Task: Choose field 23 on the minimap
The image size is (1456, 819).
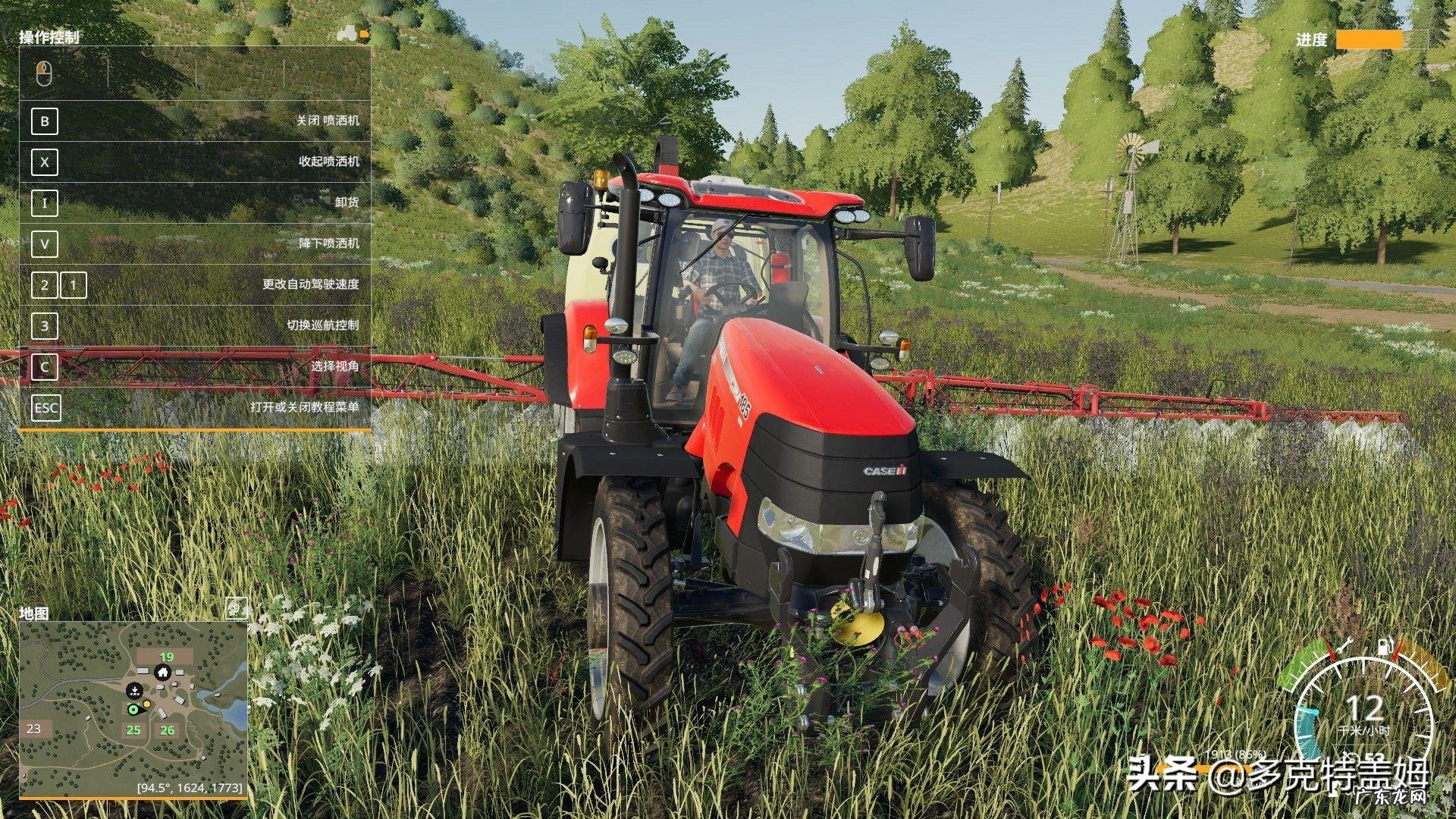Action: point(34,729)
